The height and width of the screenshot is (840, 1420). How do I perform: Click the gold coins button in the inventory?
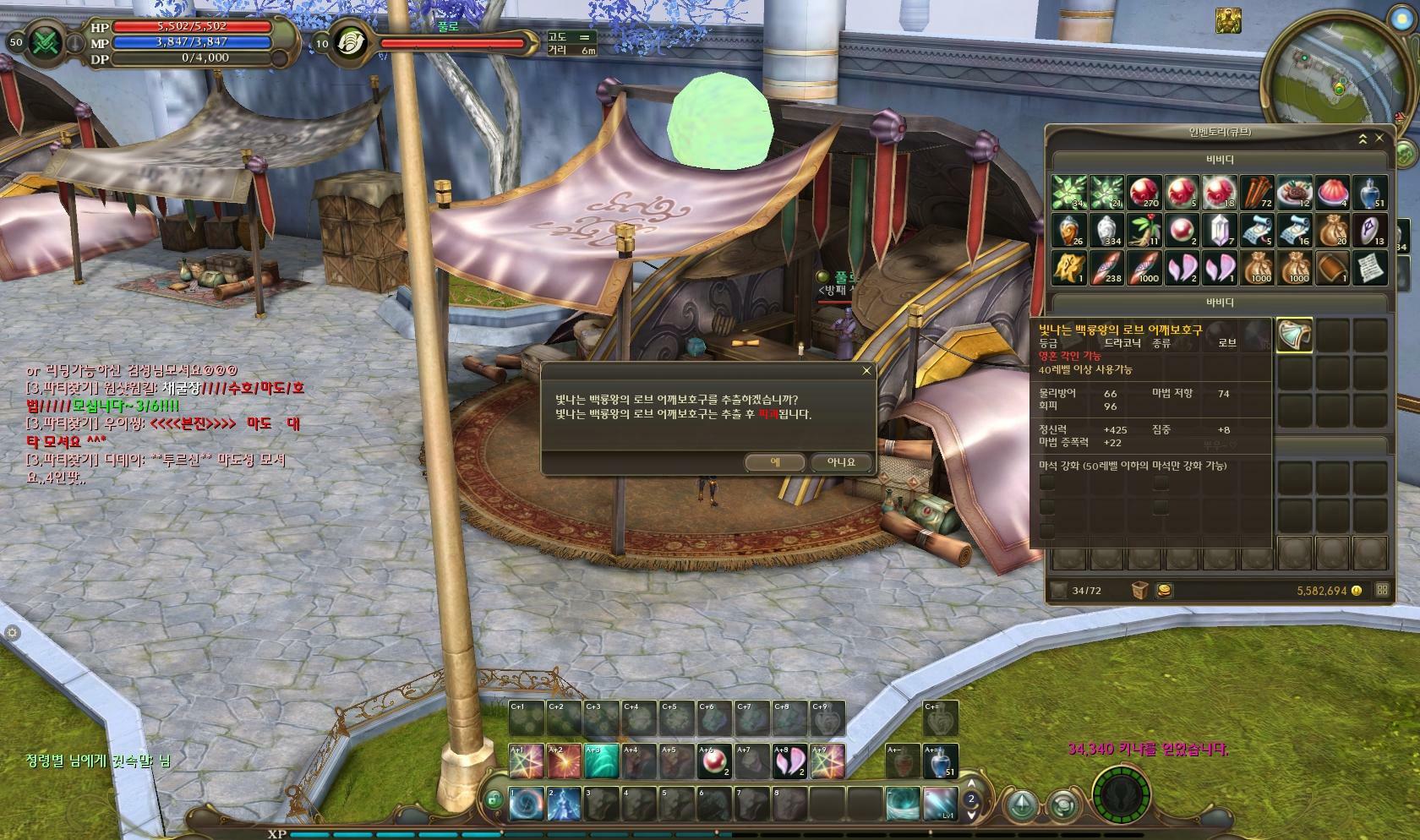(x=1165, y=590)
